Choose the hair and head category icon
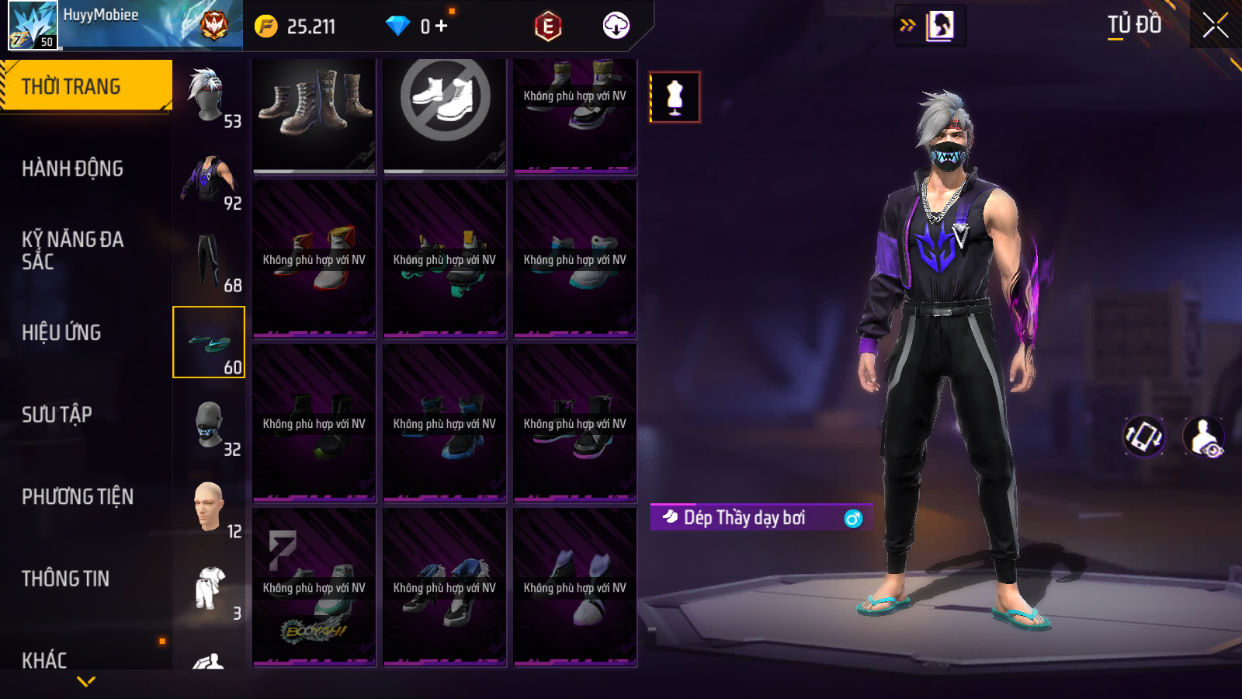Viewport: 1242px width, 699px height. [209, 97]
